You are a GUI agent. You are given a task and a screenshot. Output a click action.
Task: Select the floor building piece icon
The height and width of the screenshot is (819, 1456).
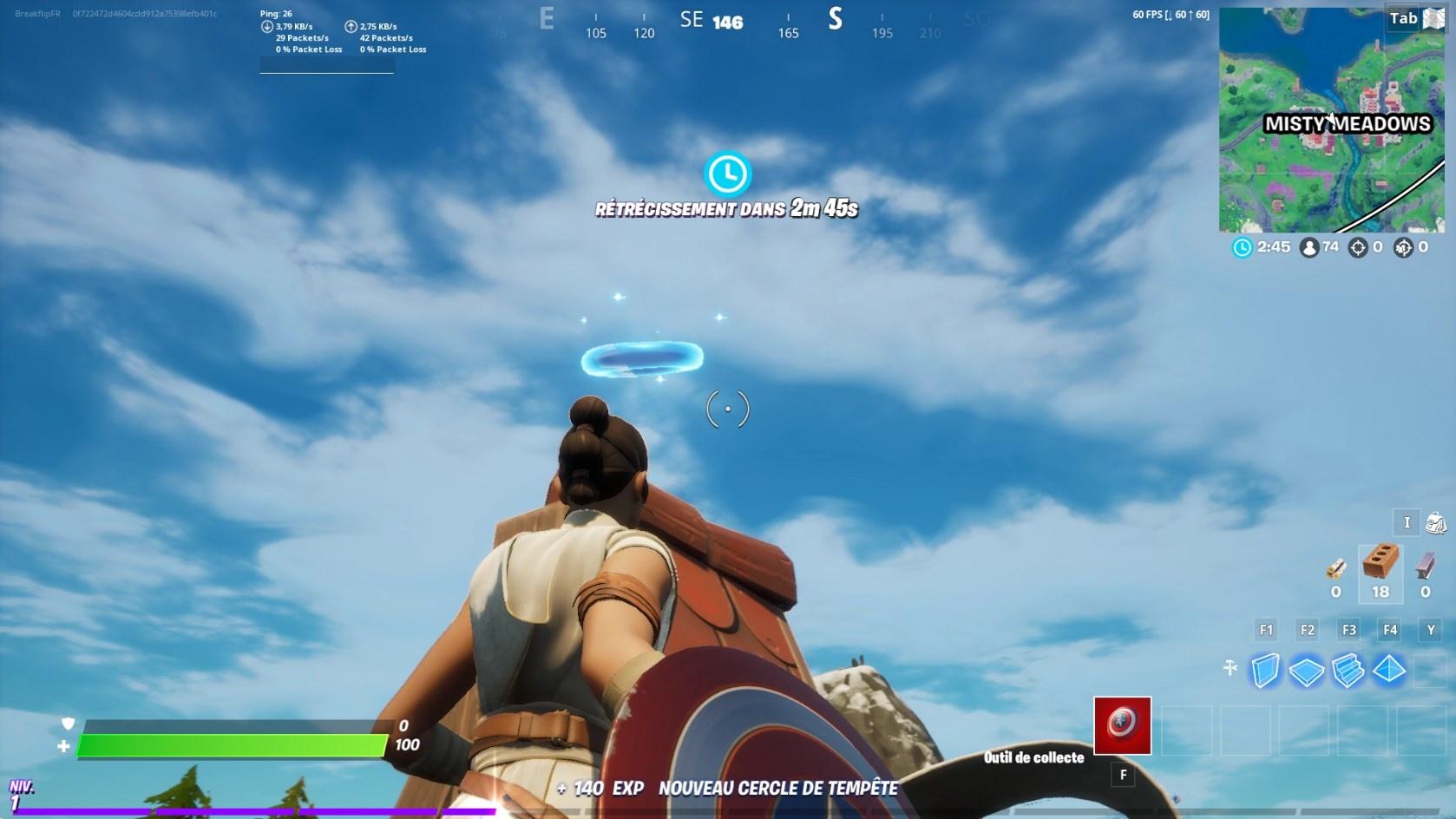click(x=1308, y=669)
